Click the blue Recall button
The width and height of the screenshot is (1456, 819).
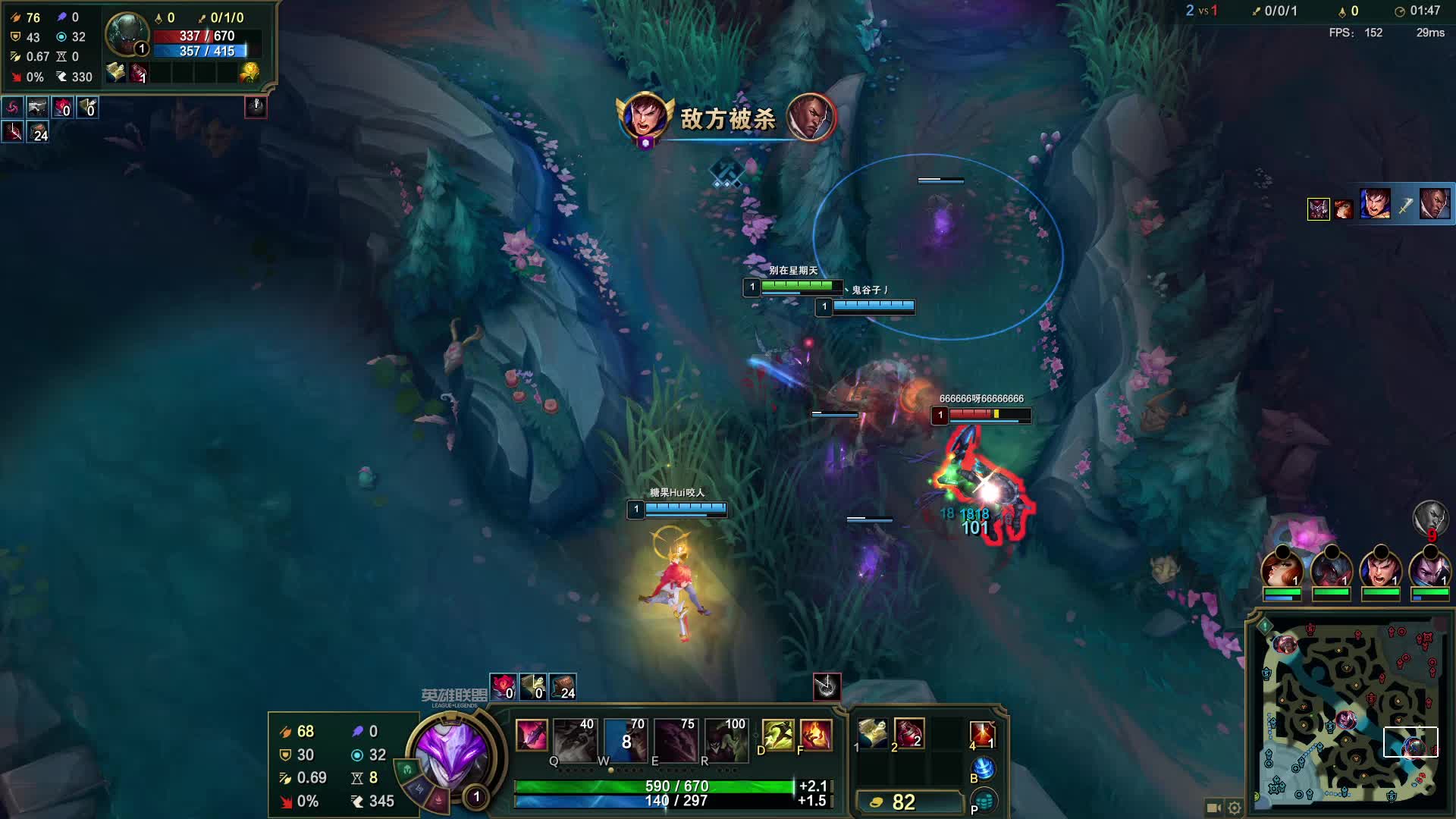[983, 769]
